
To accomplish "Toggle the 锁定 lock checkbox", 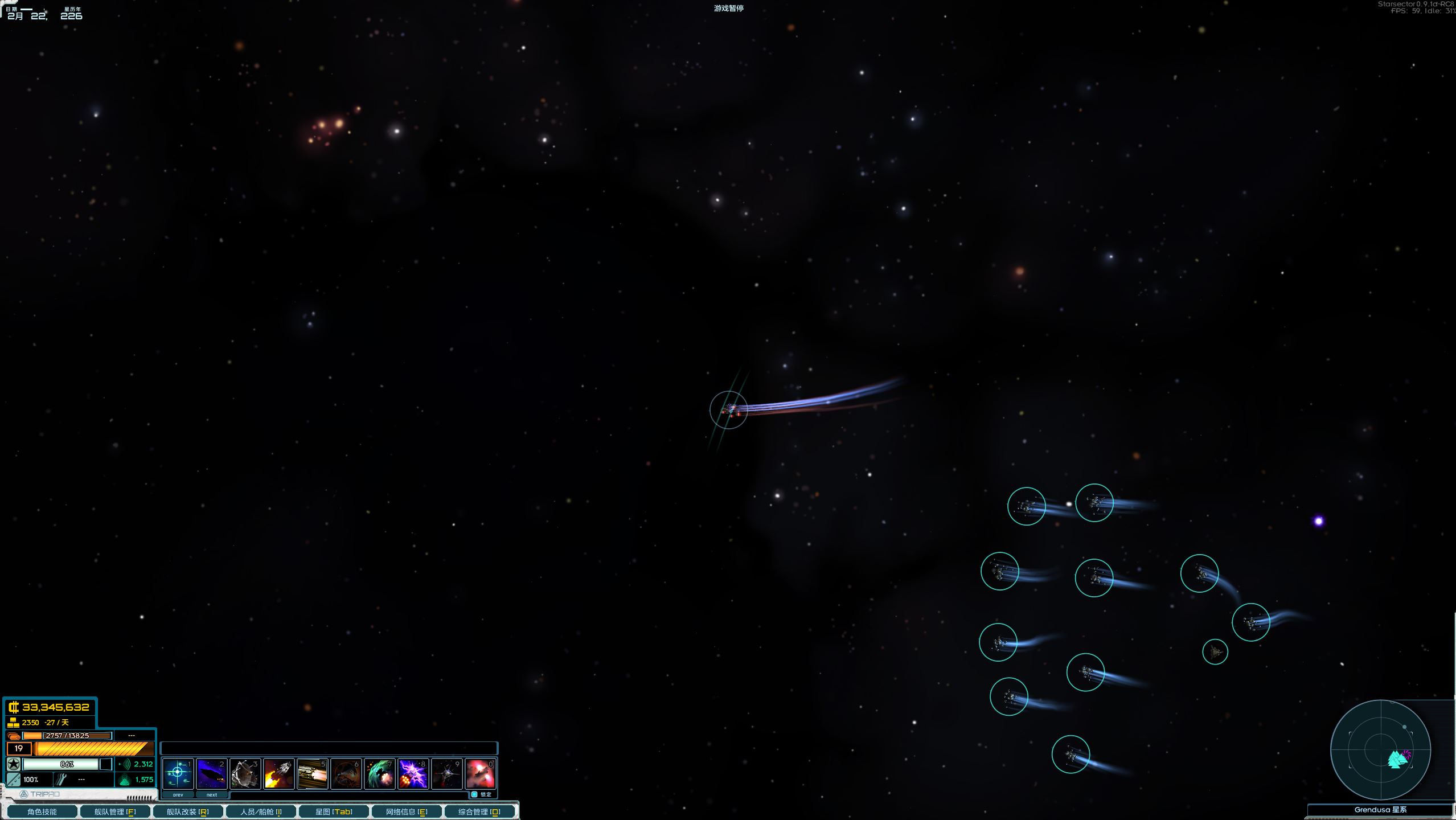I will [474, 794].
